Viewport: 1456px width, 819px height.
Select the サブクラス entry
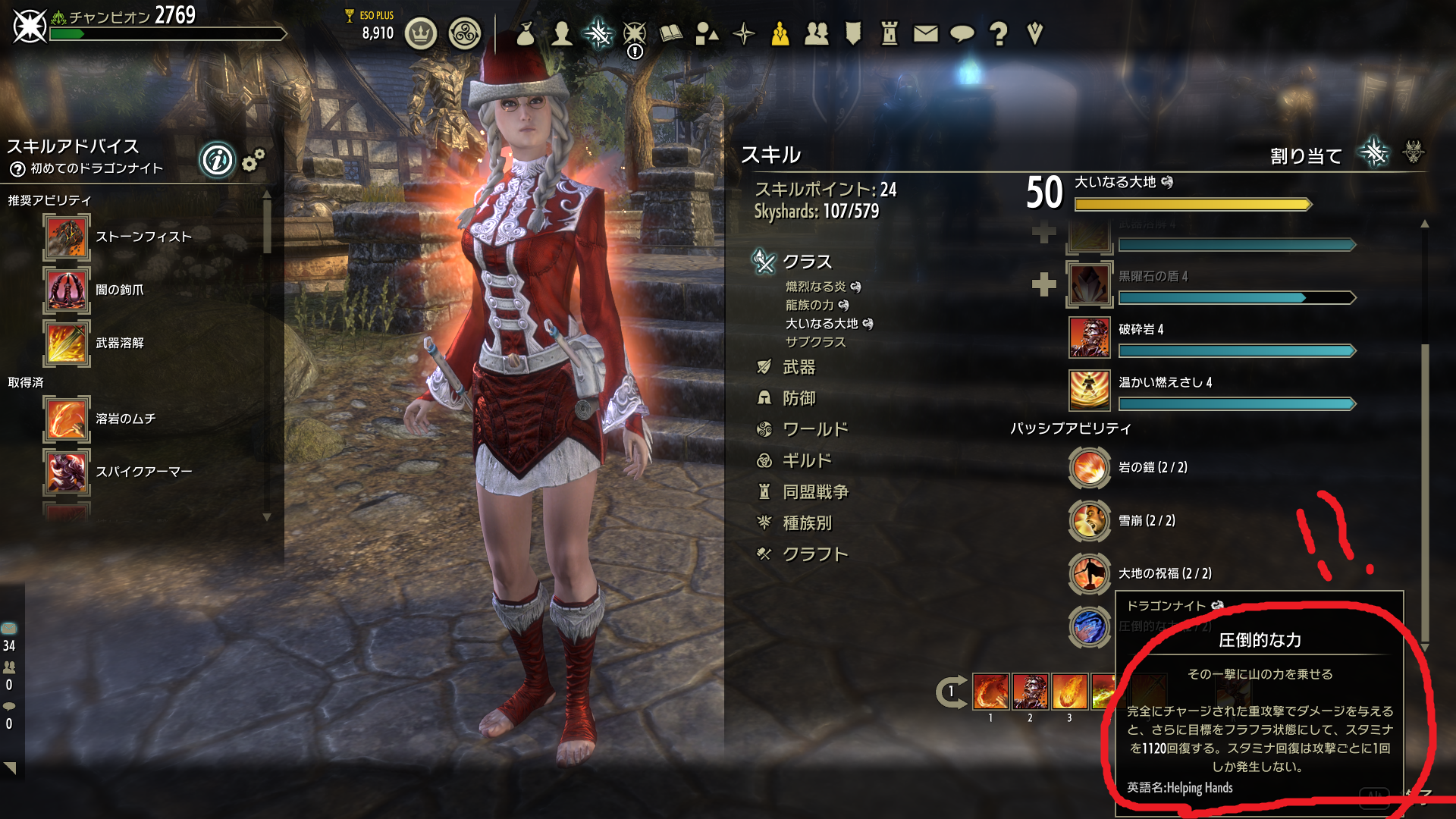[815, 342]
